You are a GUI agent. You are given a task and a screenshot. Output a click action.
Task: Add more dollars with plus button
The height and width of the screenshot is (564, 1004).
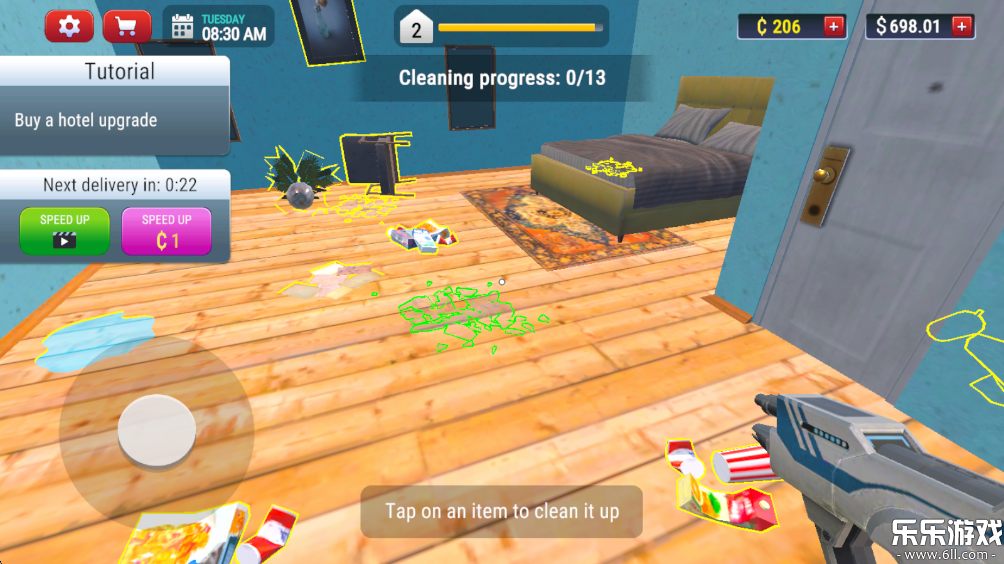click(x=962, y=26)
